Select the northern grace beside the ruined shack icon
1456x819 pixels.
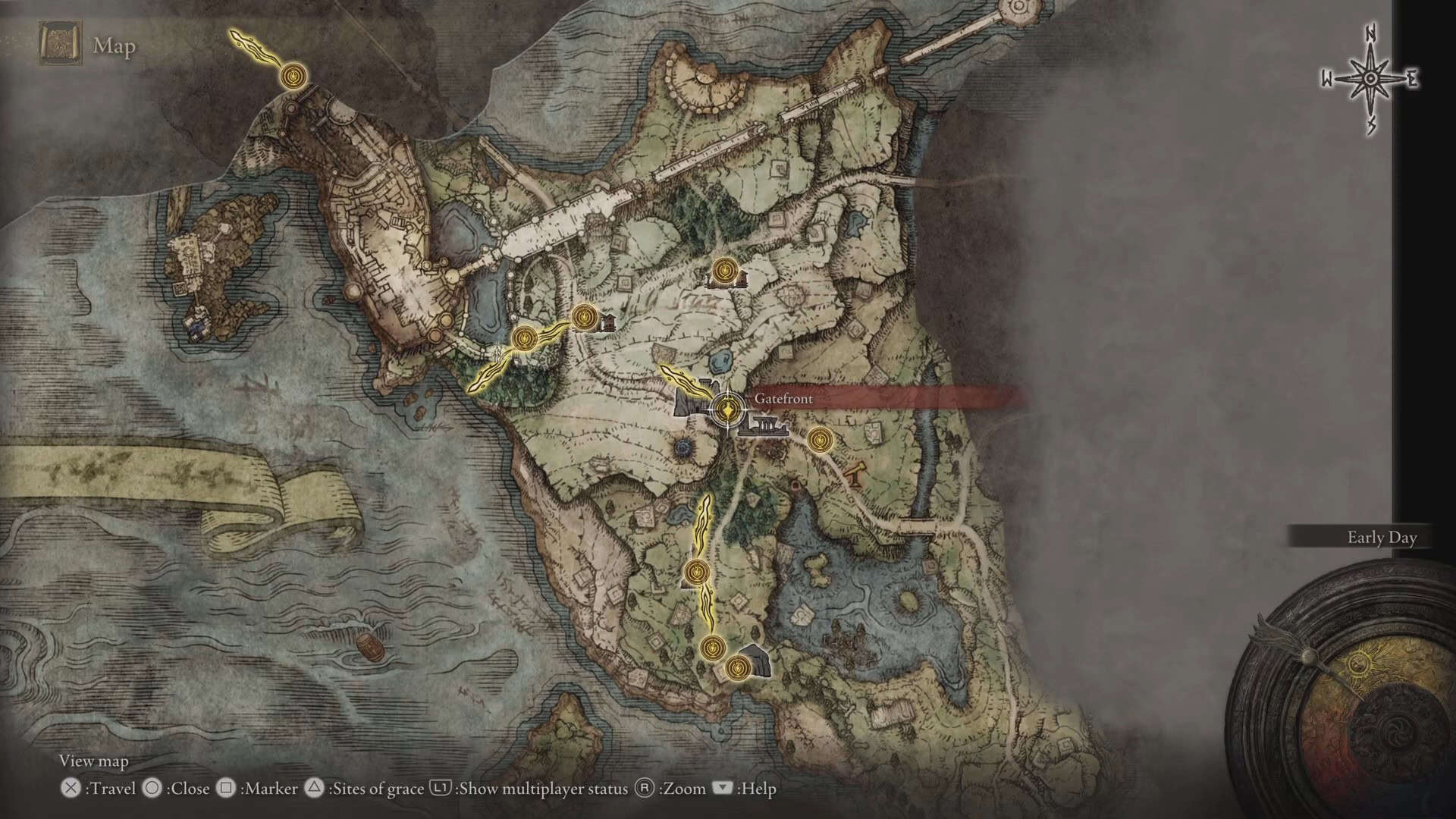(x=723, y=269)
